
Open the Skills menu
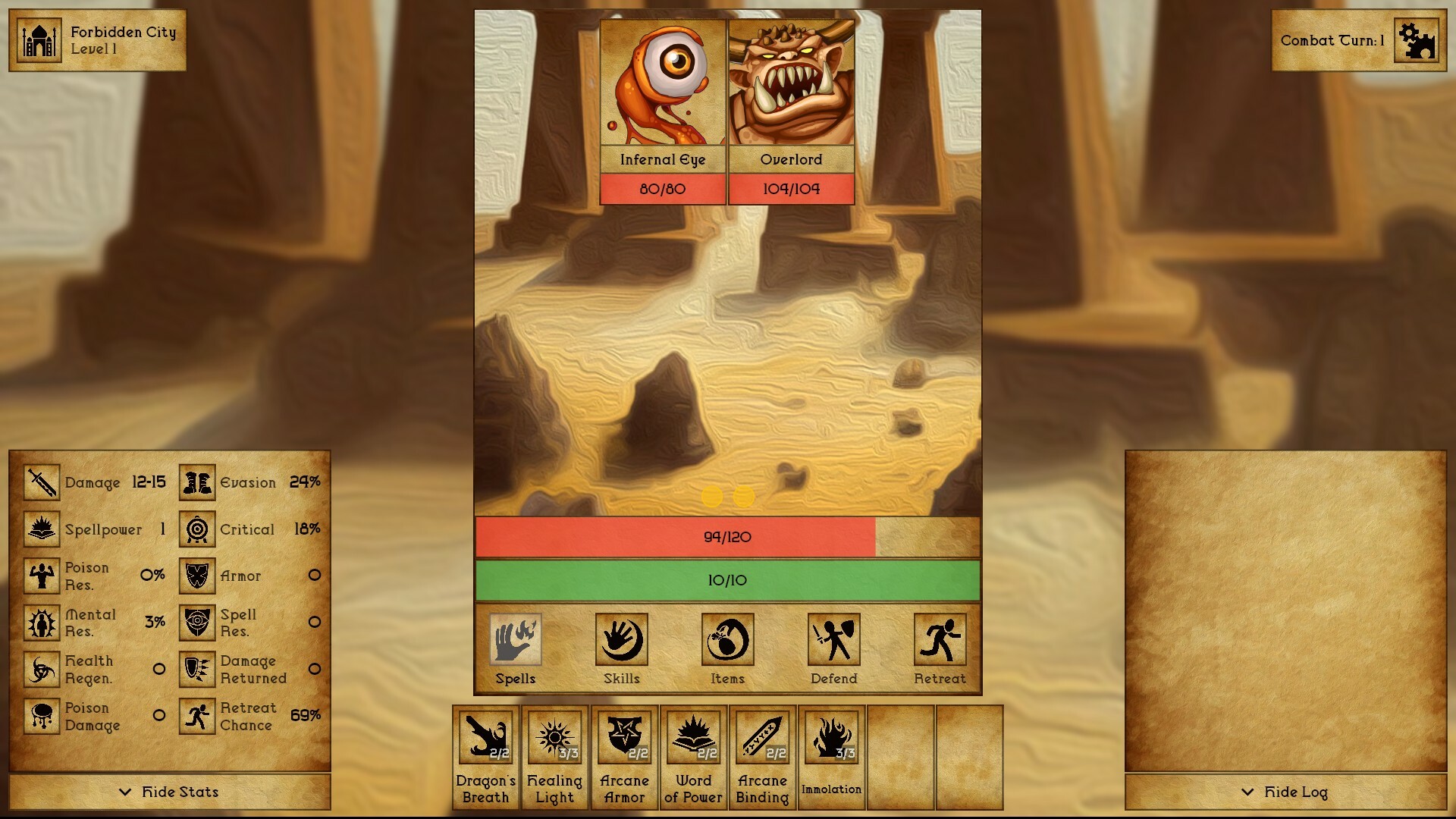pos(620,641)
